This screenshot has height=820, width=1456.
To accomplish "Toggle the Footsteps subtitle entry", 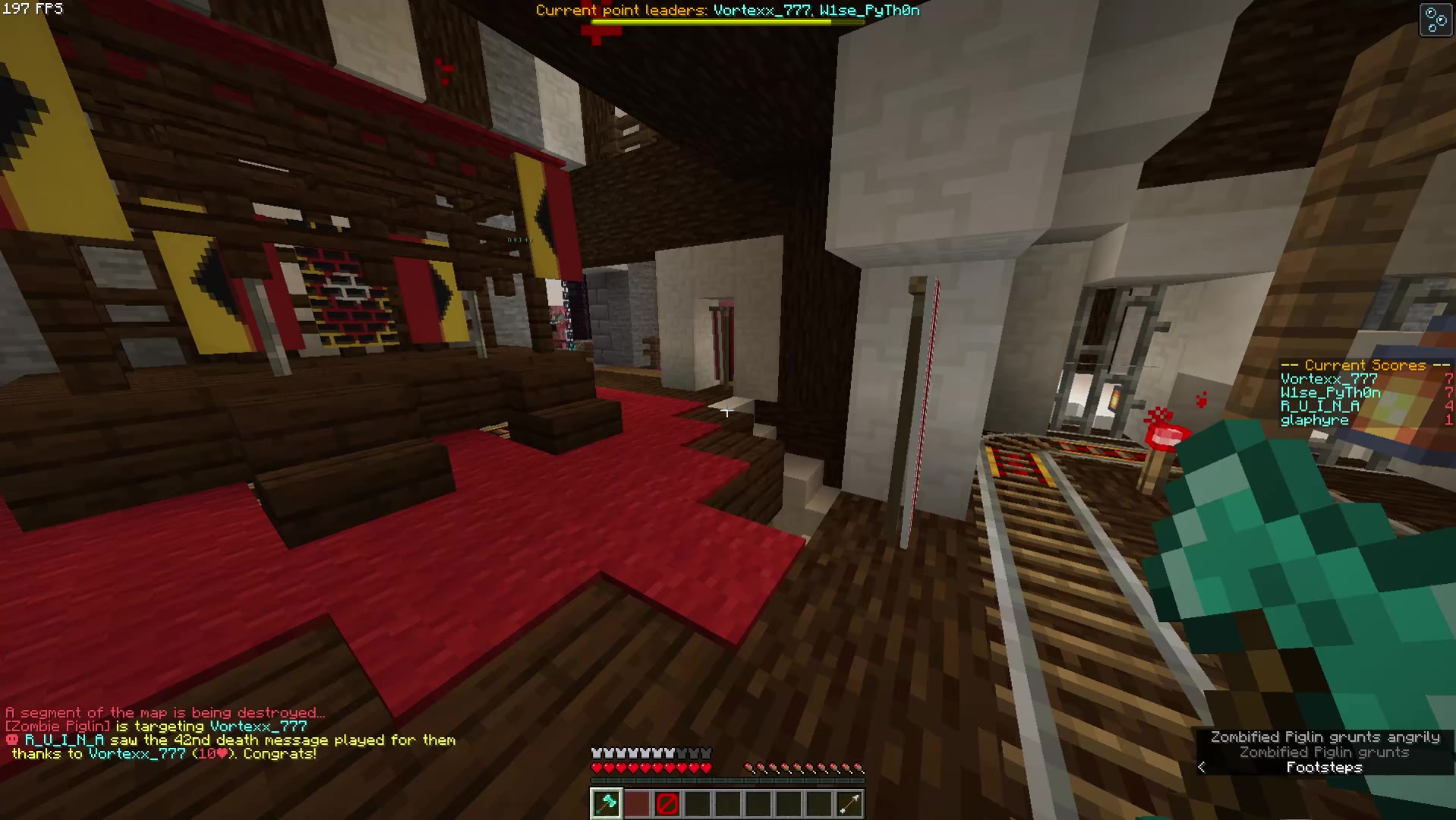I will click(x=1325, y=767).
